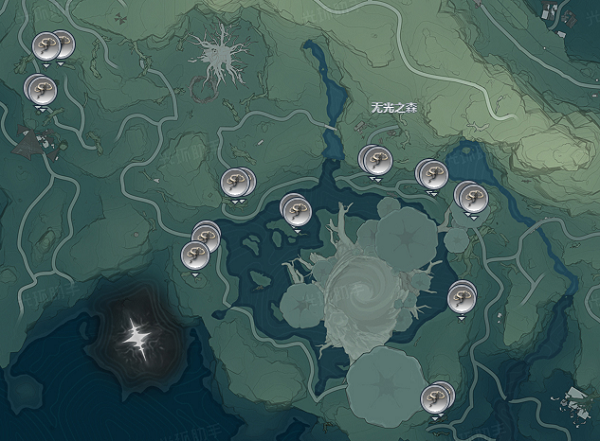Select the mushroom marker beneath the 无光之森 label
The height and width of the screenshot is (441, 600).
pyautogui.click(x=374, y=158)
